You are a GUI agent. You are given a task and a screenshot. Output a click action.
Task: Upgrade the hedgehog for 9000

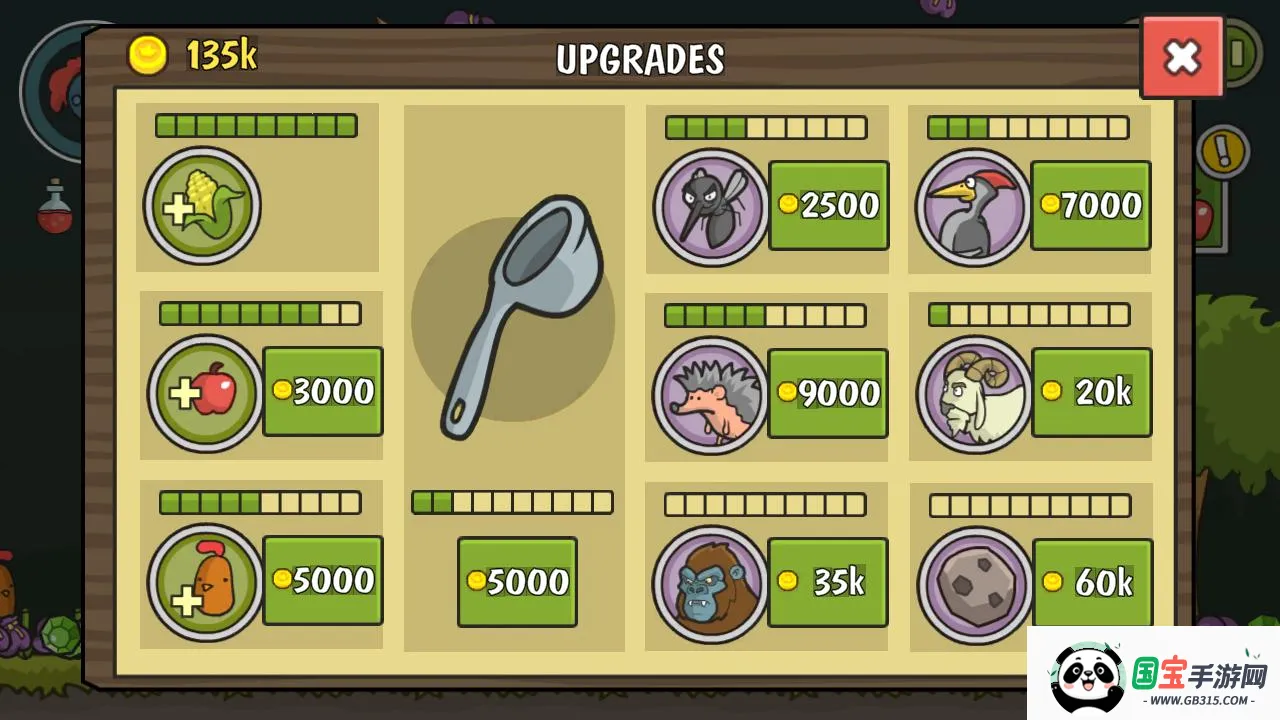pos(827,393)
